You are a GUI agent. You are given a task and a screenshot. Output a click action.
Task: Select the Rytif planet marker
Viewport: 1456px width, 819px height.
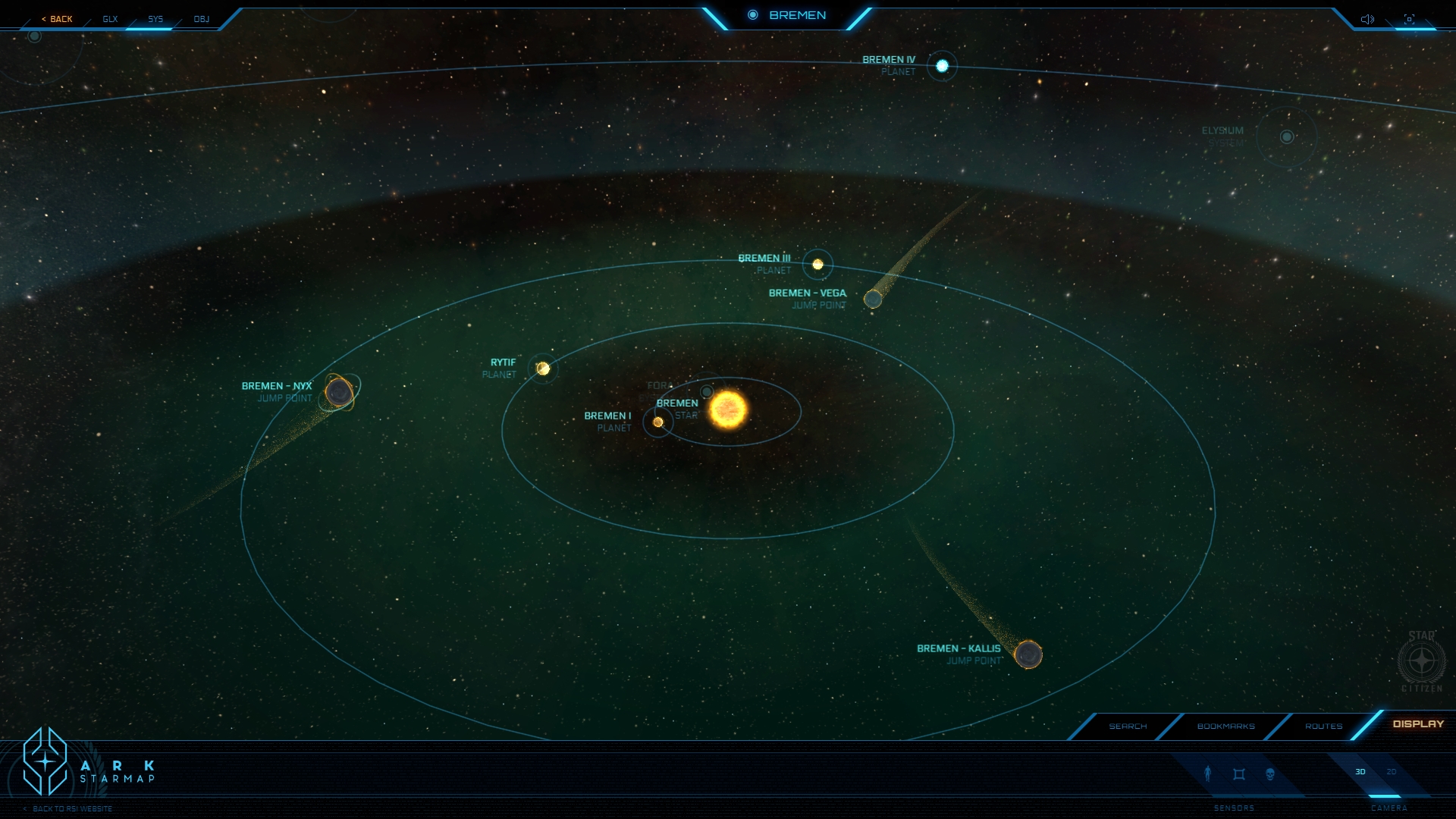(543, 369)
